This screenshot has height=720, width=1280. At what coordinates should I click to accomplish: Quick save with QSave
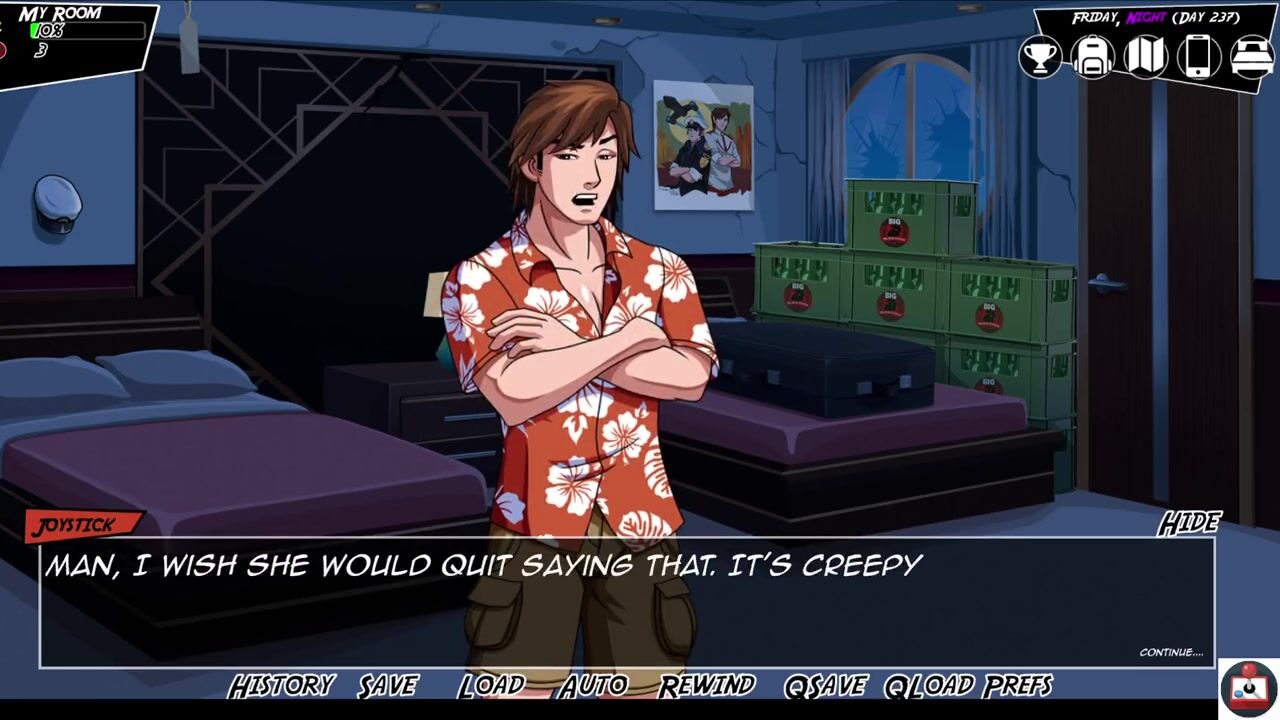825,686
